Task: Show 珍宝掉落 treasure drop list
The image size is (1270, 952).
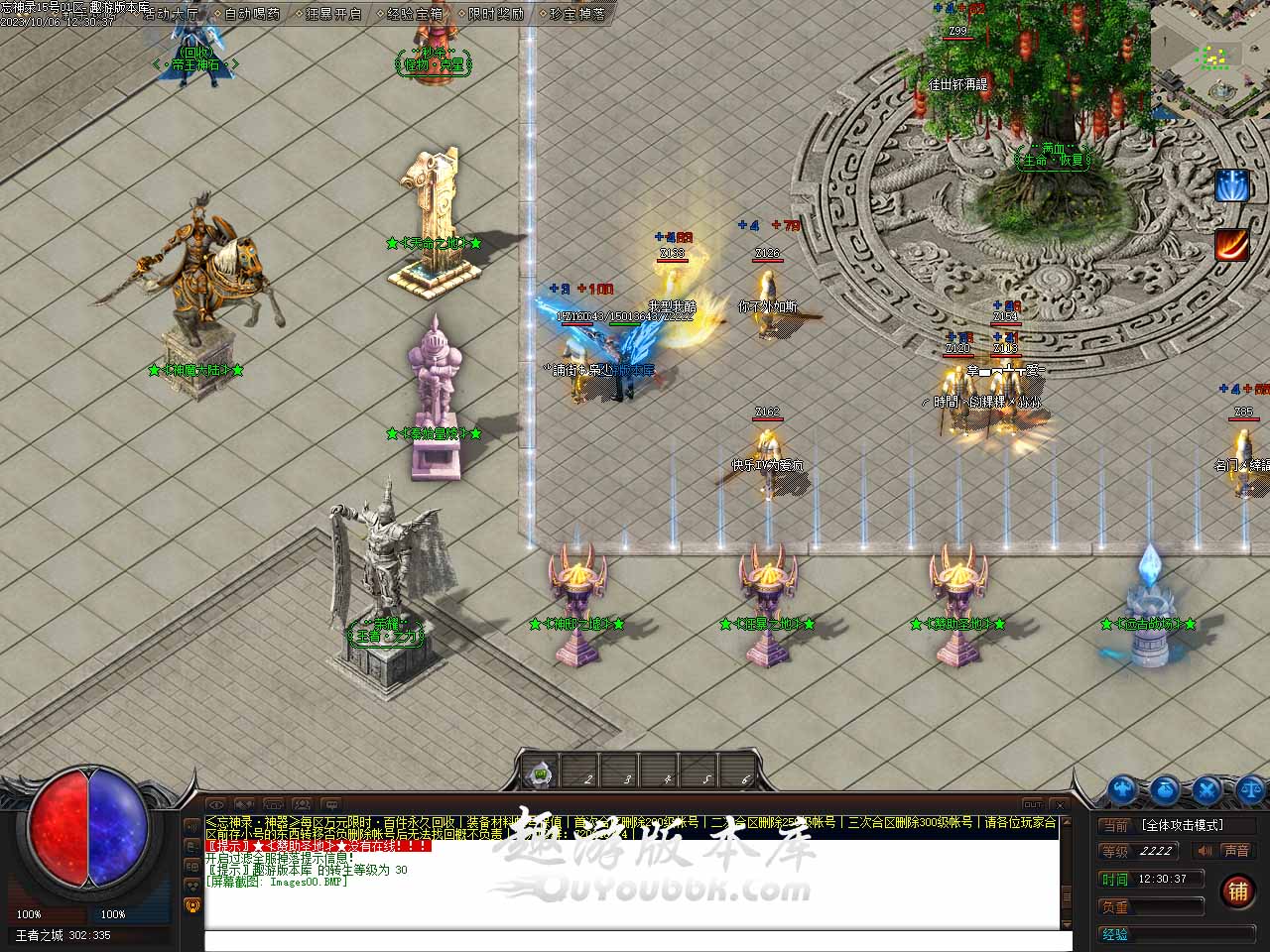Action: tap(576, 14)
